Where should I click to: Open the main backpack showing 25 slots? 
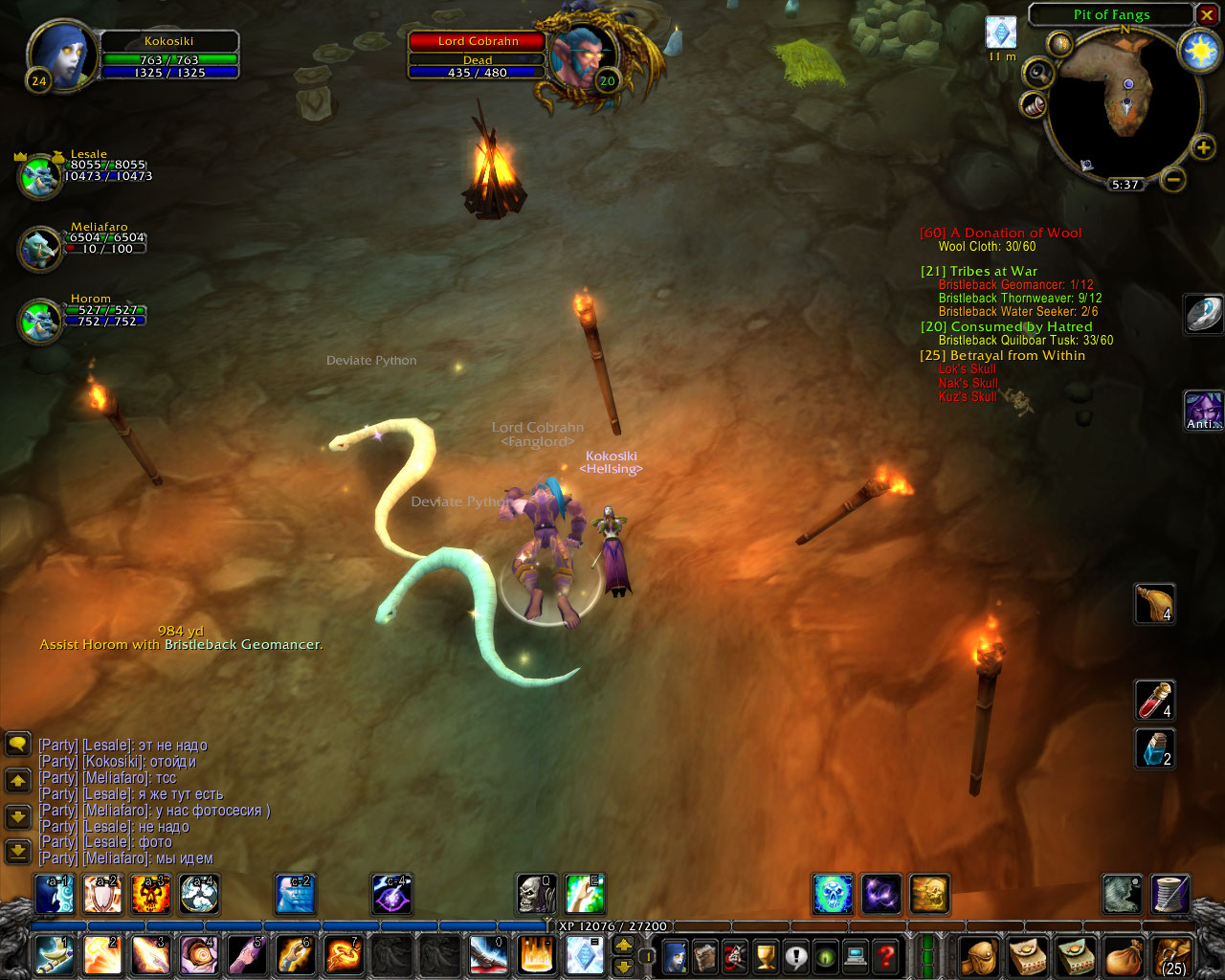[1171, 955]
